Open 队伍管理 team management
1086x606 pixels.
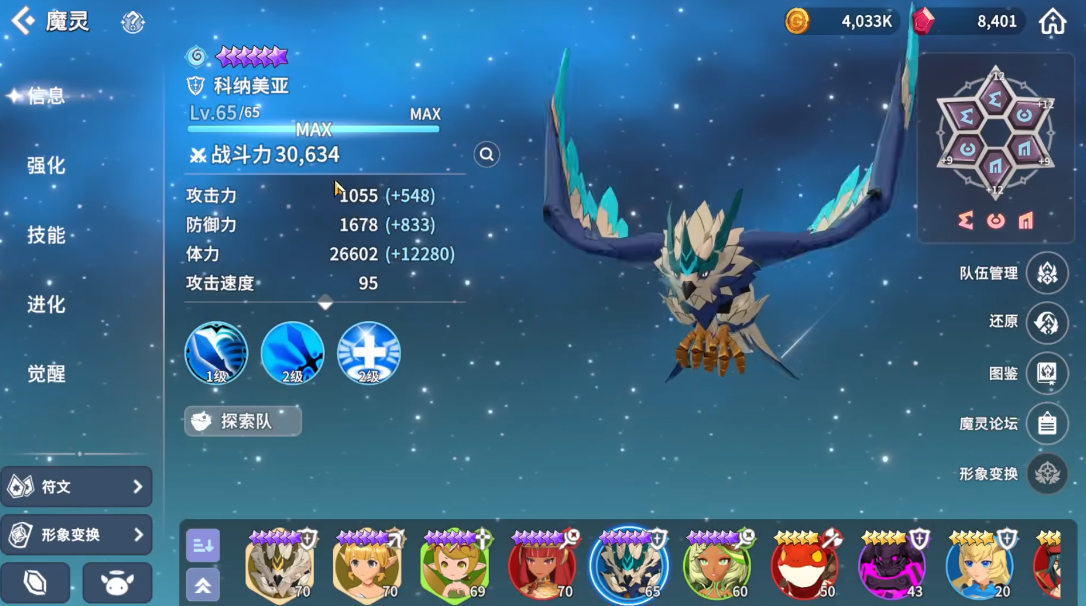(1047, 273)
